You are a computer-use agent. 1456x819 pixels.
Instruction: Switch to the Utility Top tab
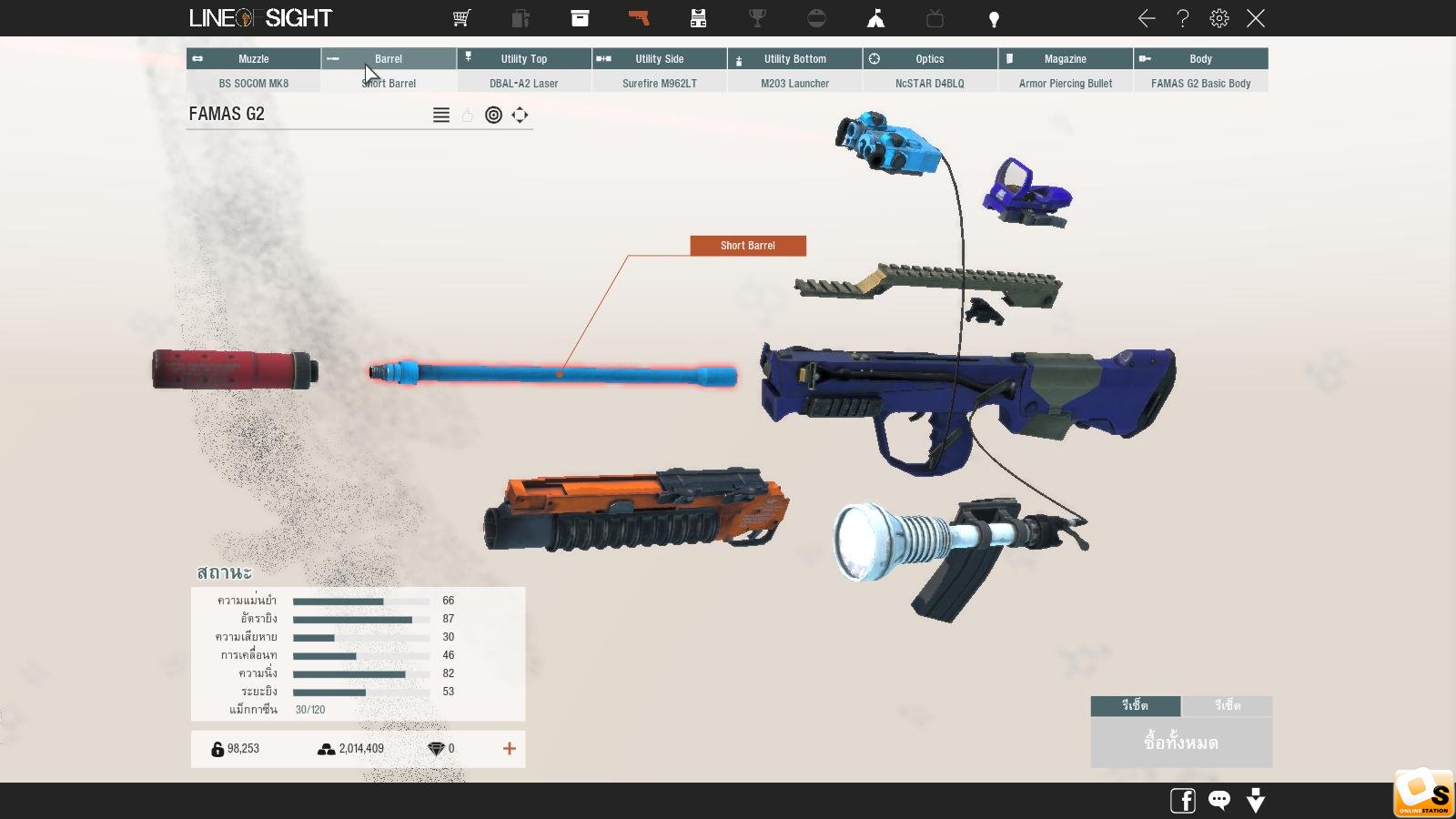point(524,59)
